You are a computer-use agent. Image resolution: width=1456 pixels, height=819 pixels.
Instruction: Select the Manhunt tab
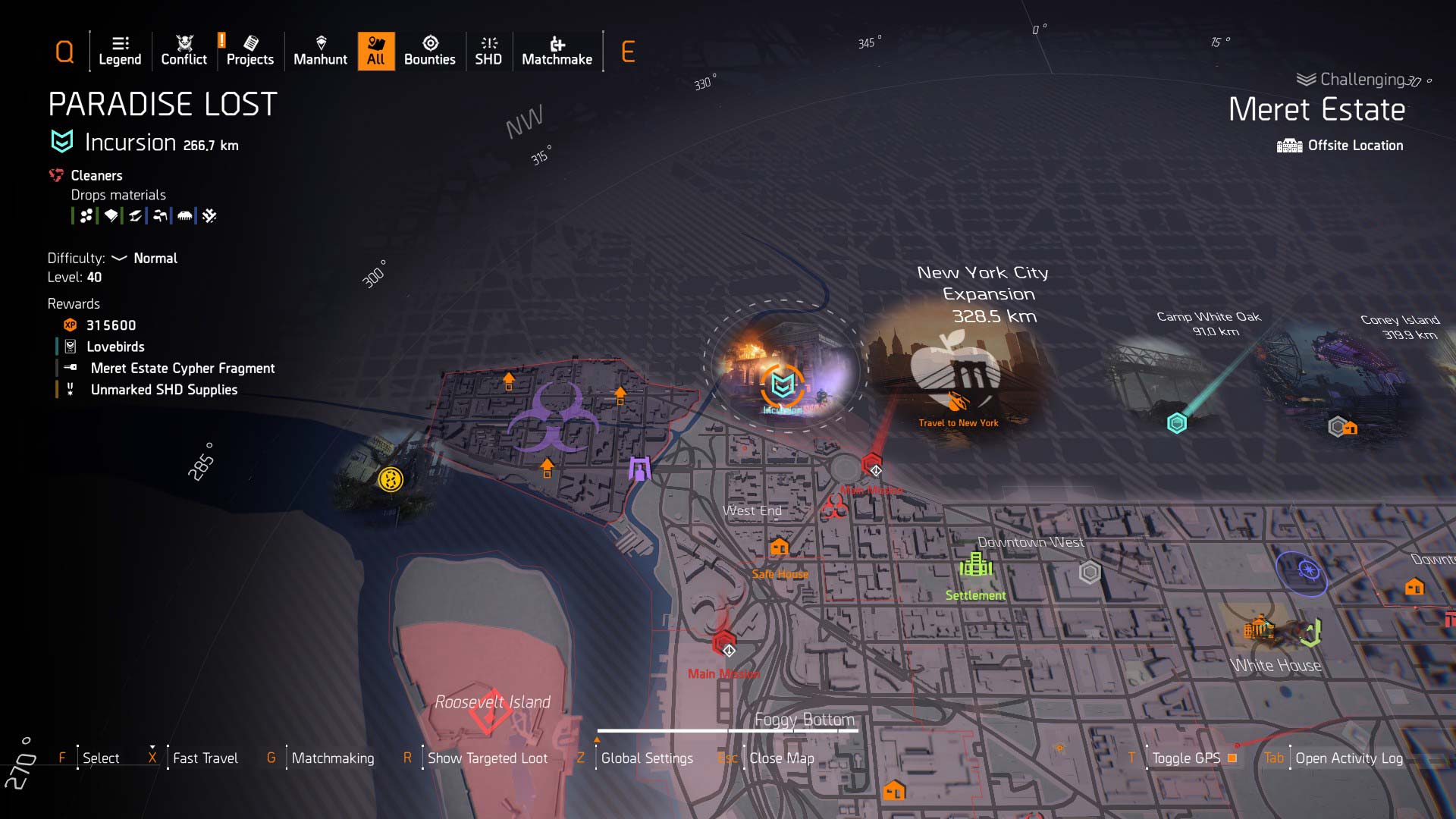tap(320, 51)
